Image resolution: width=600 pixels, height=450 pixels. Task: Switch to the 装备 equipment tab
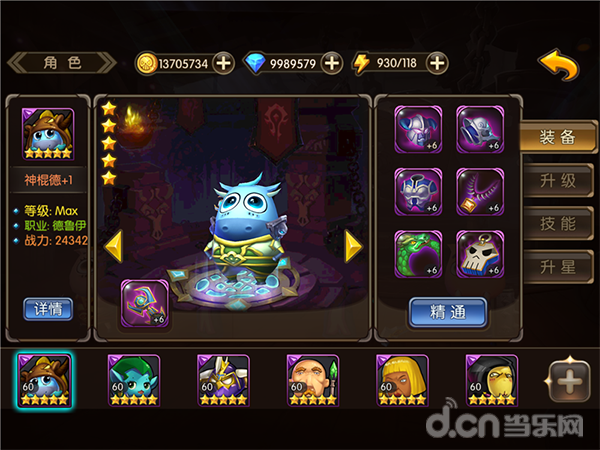[x=557, y=139]
